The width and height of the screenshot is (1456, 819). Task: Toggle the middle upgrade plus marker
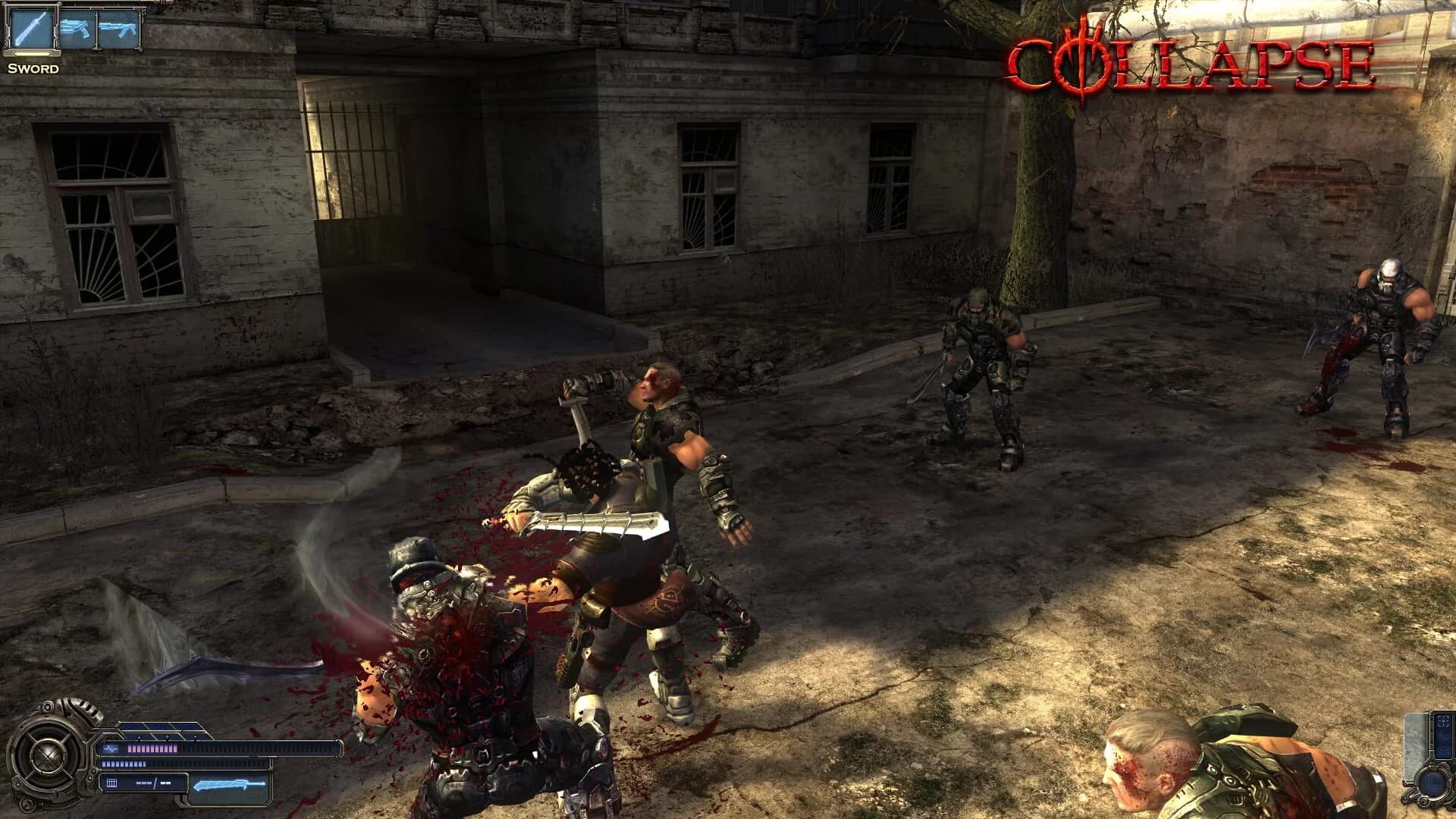click(167, 737)
